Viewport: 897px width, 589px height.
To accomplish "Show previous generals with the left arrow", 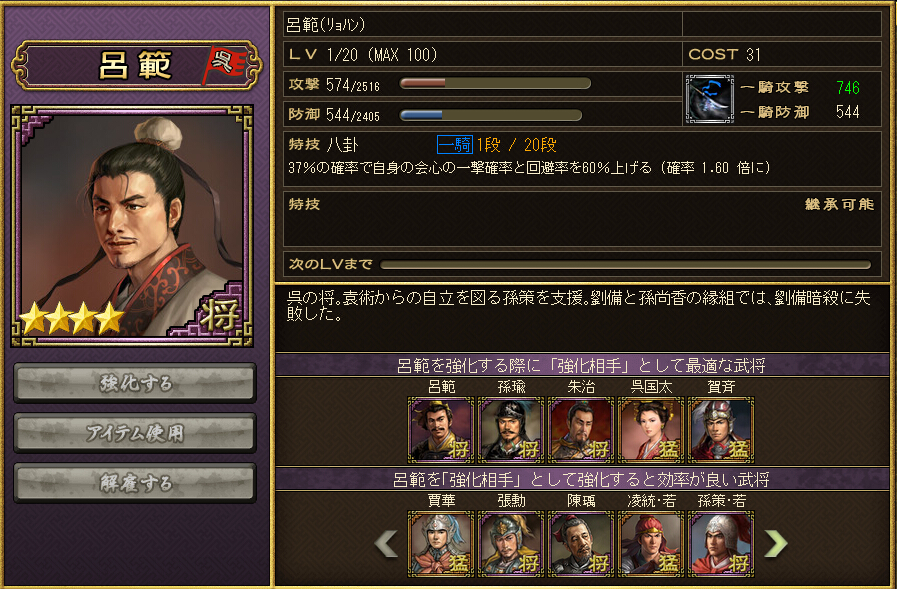I will [x=386, y=543].
